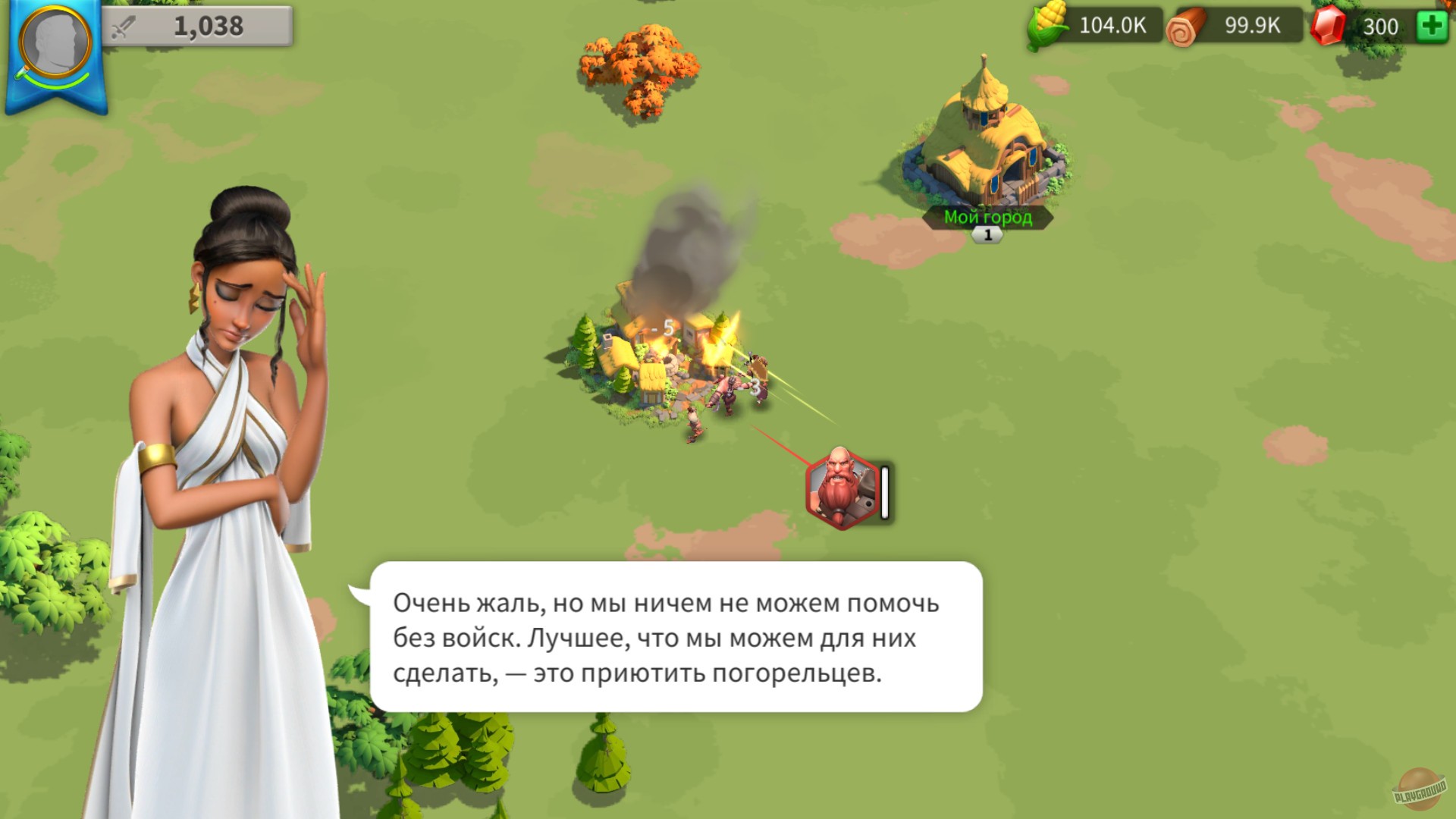Click the 'Мой город' name label
The width and height of the screenshot is (1456, 819).
[x=987, y=215]
